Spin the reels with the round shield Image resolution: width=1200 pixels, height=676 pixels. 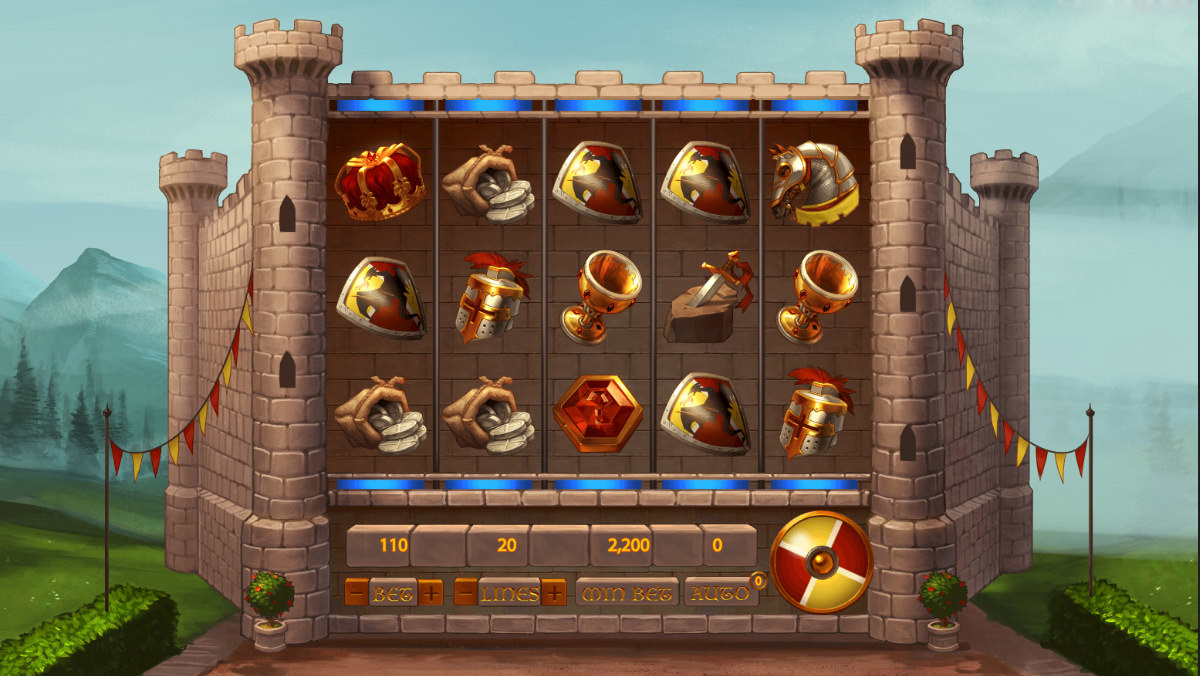pos(822,561)
